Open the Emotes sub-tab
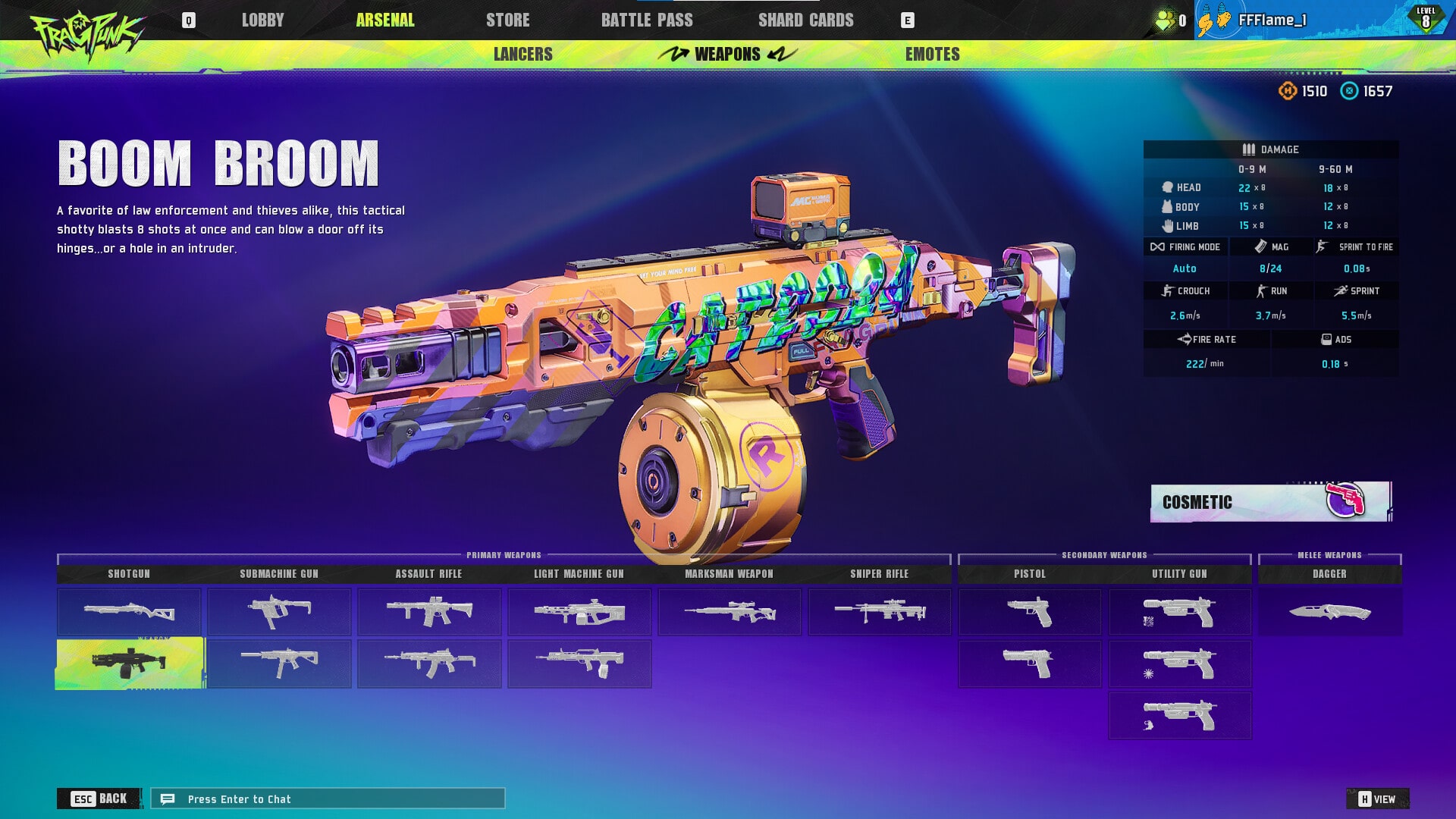Viewport: 1456px width, 819px height. coord(932,55)
